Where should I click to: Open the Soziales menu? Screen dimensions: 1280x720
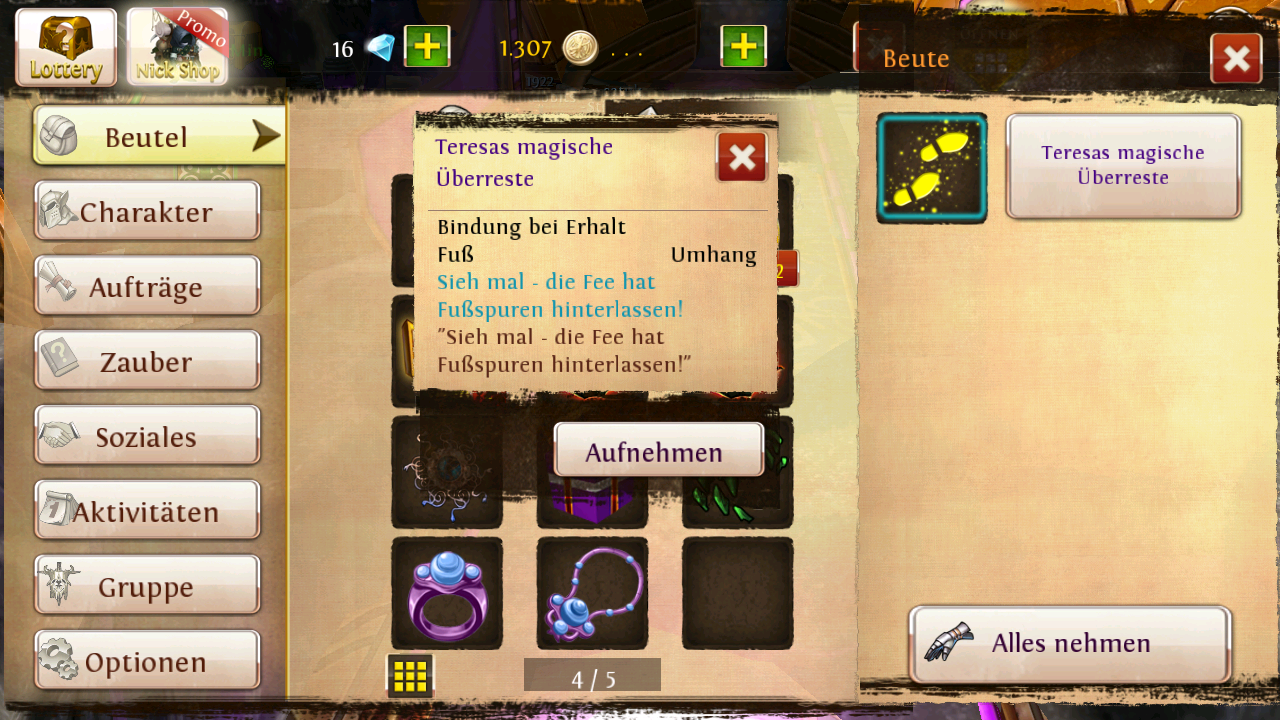[147, 436]
